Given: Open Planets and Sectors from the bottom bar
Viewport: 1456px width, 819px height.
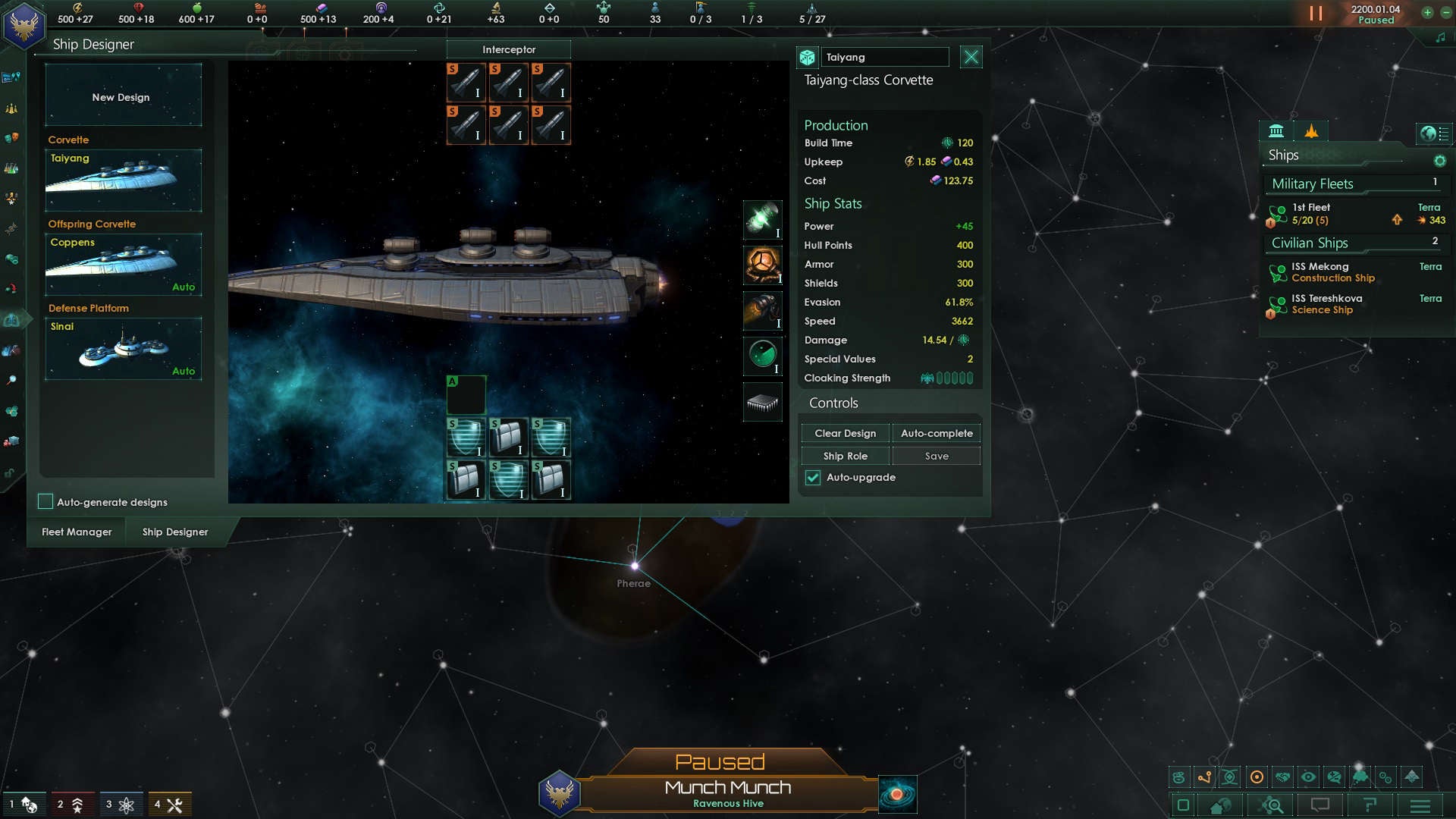Looking at the screenshot, I should click(1219, 805).
